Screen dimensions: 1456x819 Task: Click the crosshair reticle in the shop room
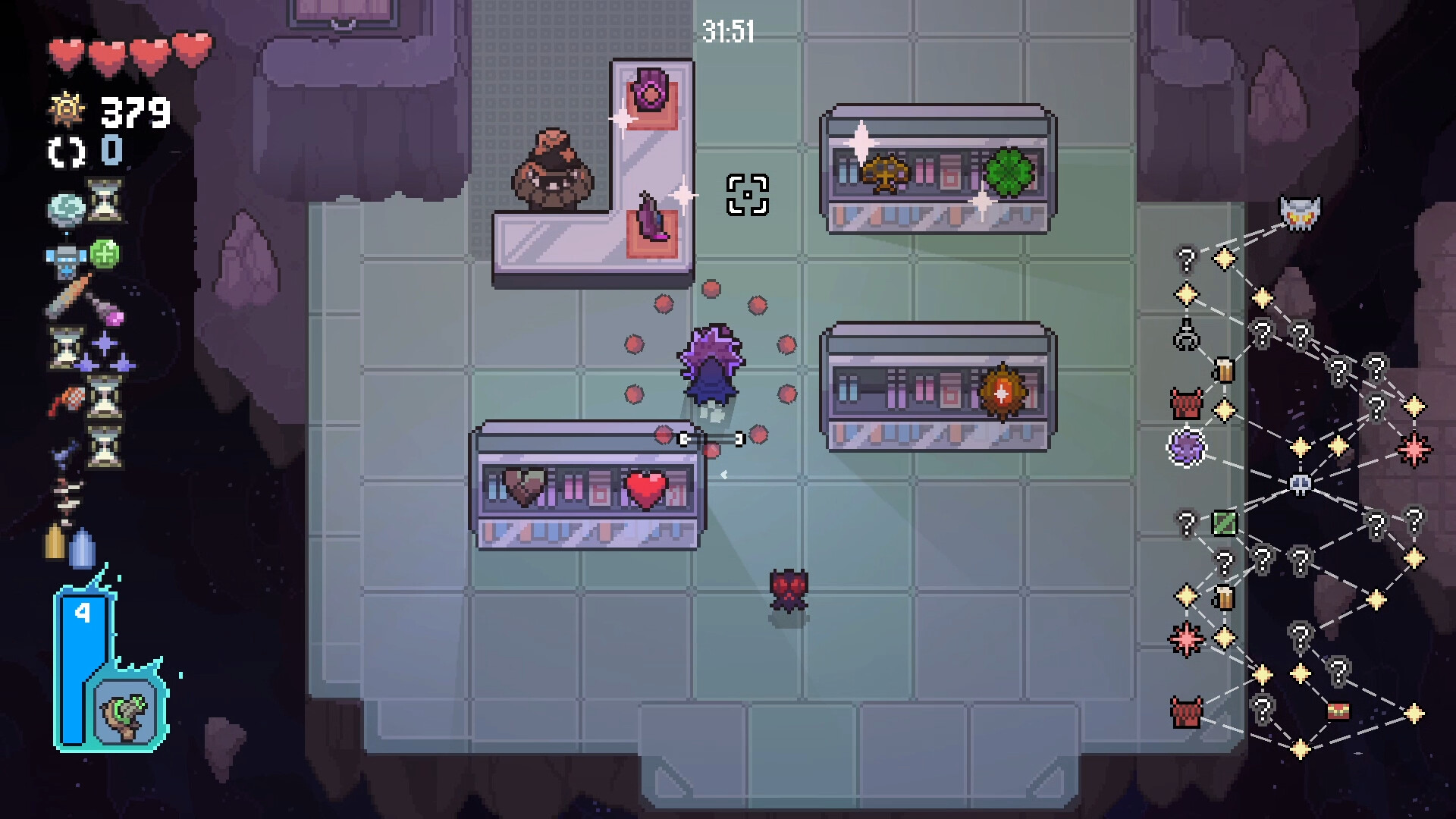748,196
